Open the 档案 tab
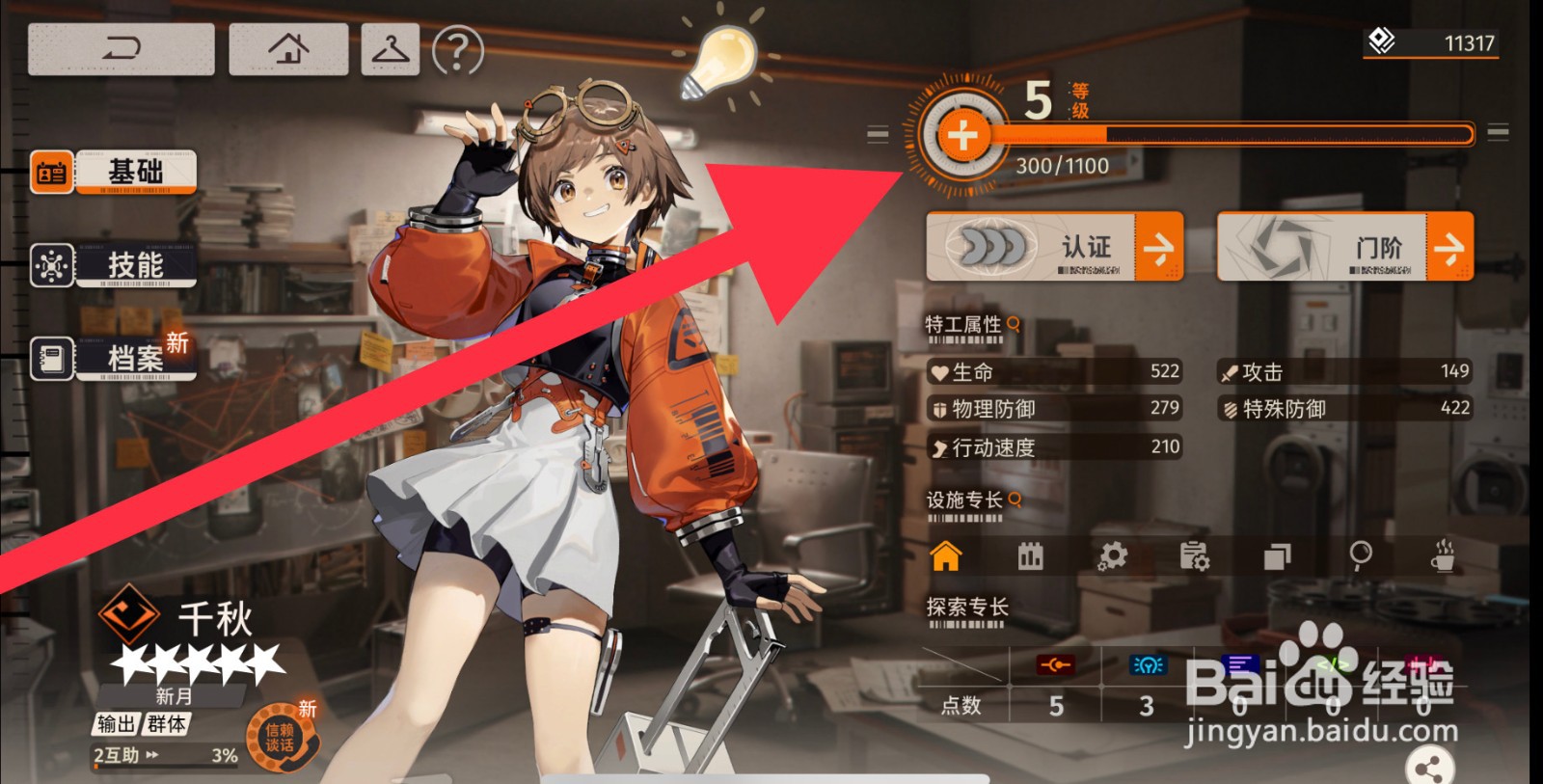 click(114, 359)
